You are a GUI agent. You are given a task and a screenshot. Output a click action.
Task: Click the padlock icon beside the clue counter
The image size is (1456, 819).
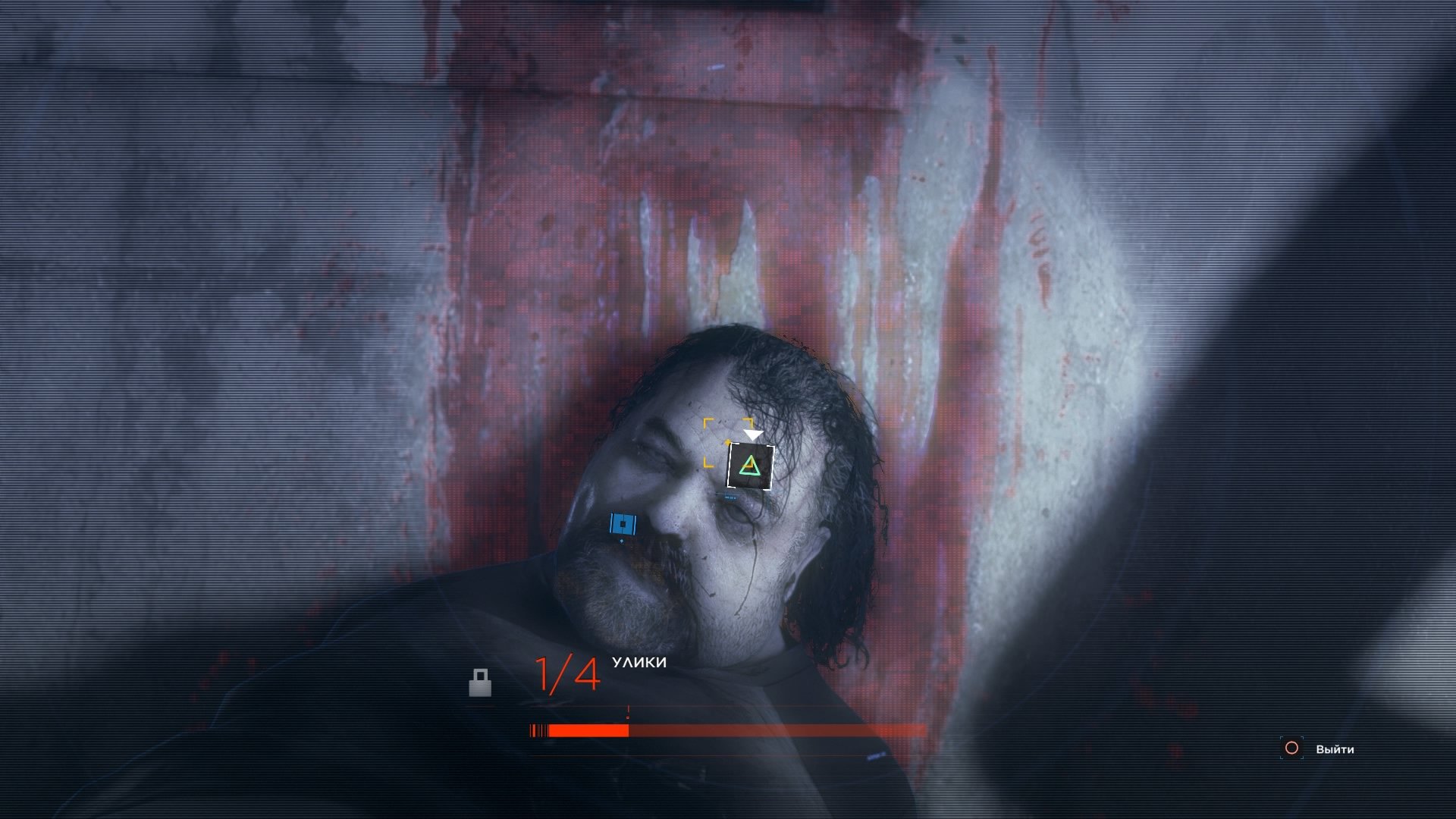click(480, 682)
